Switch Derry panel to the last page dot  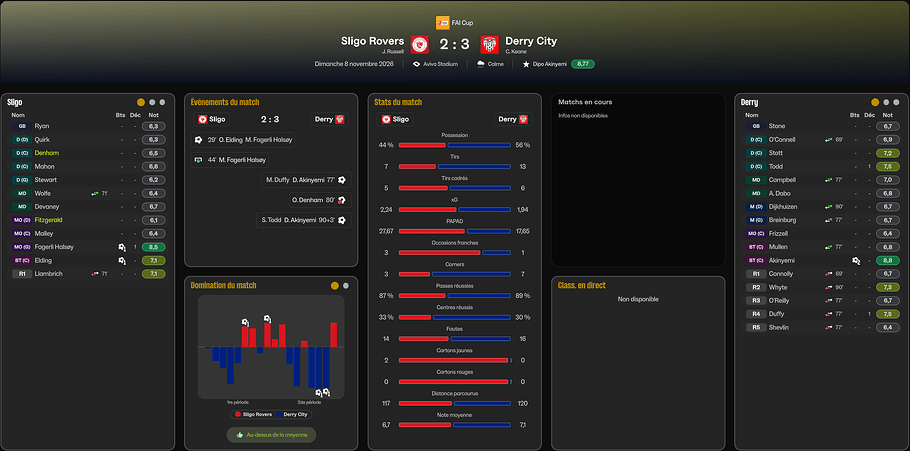(897, 102)
